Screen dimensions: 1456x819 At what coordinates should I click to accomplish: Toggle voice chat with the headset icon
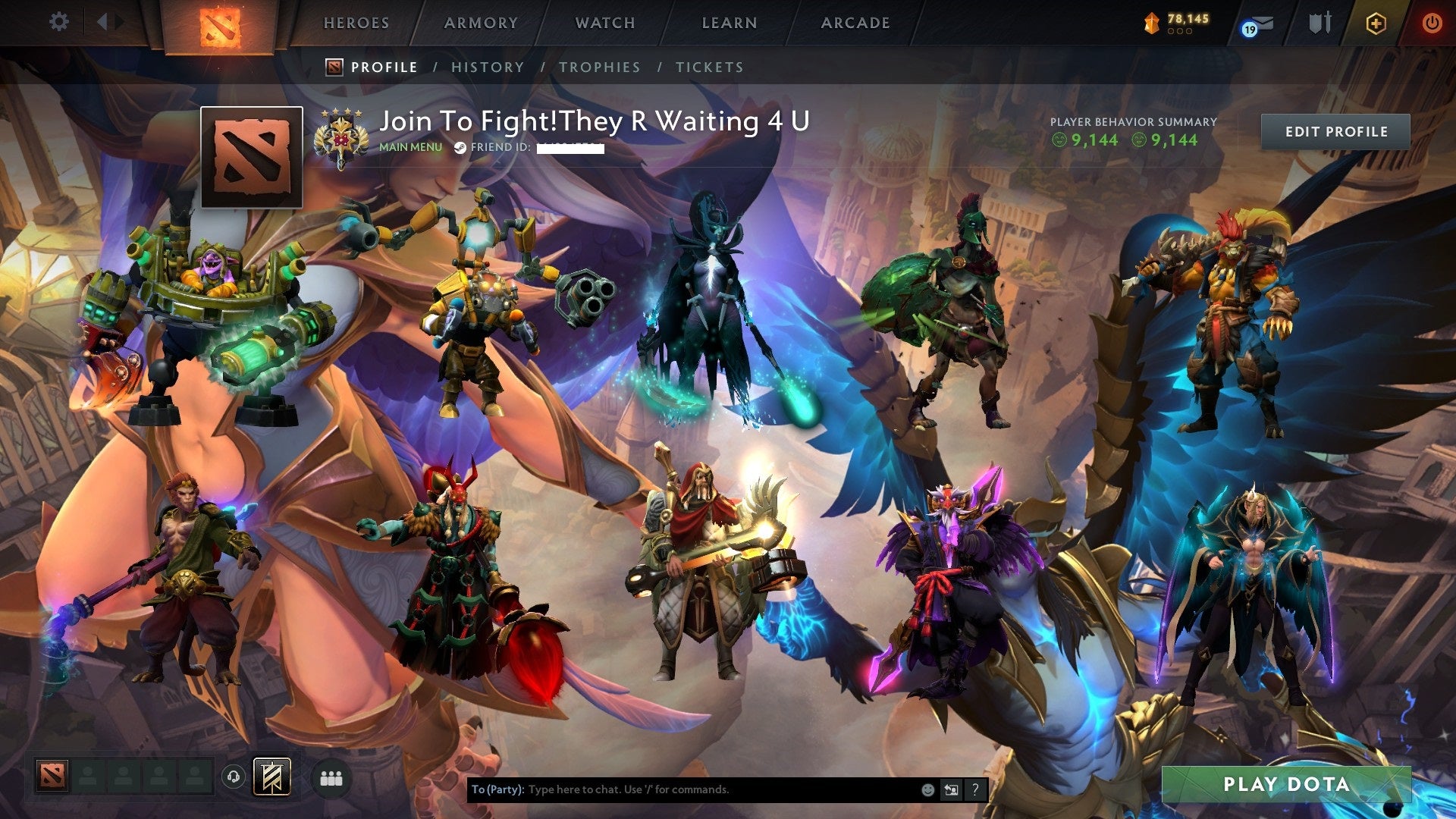234,777
